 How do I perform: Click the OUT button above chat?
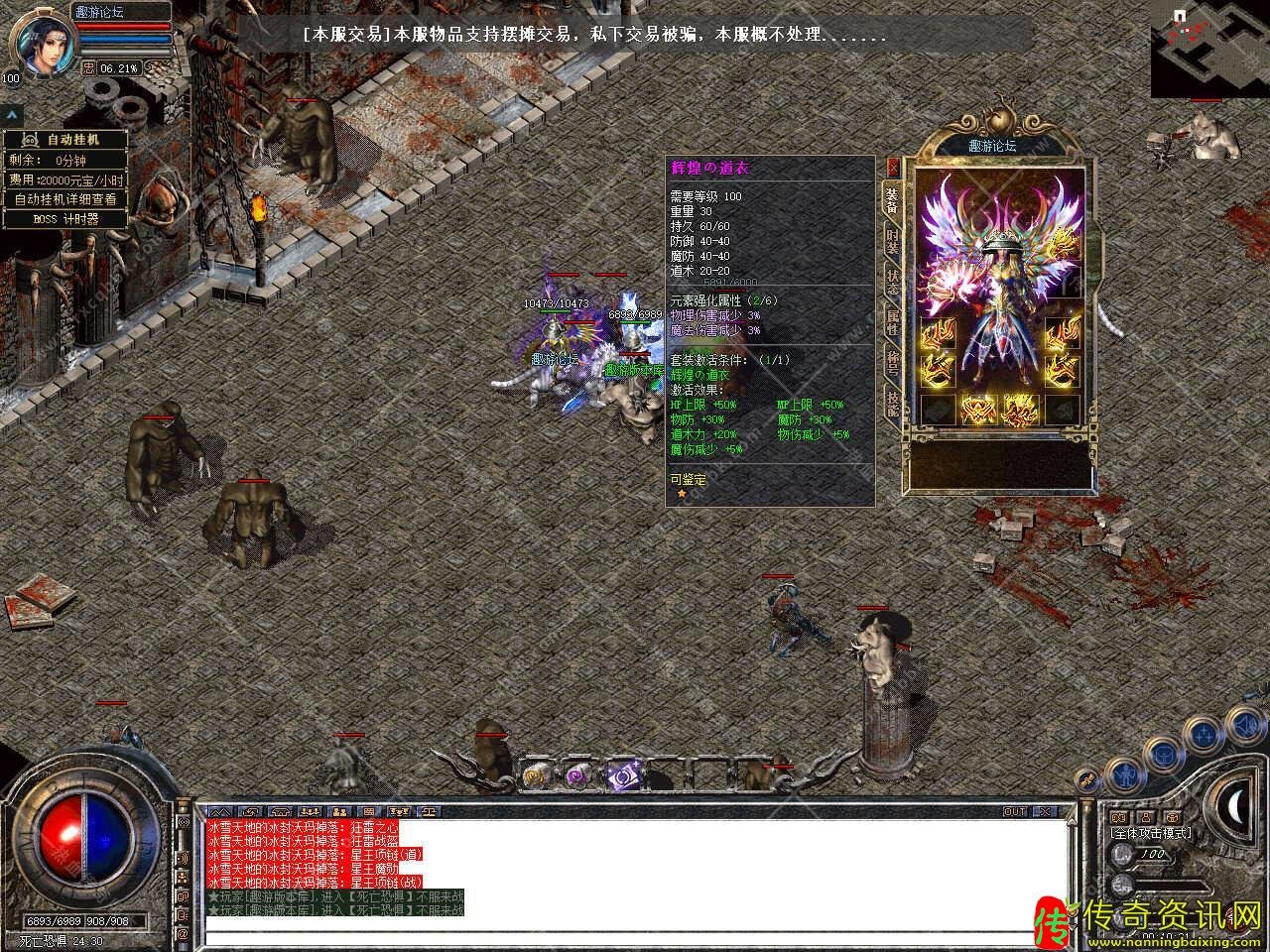pyautogui.click(x=1015, y=811)
